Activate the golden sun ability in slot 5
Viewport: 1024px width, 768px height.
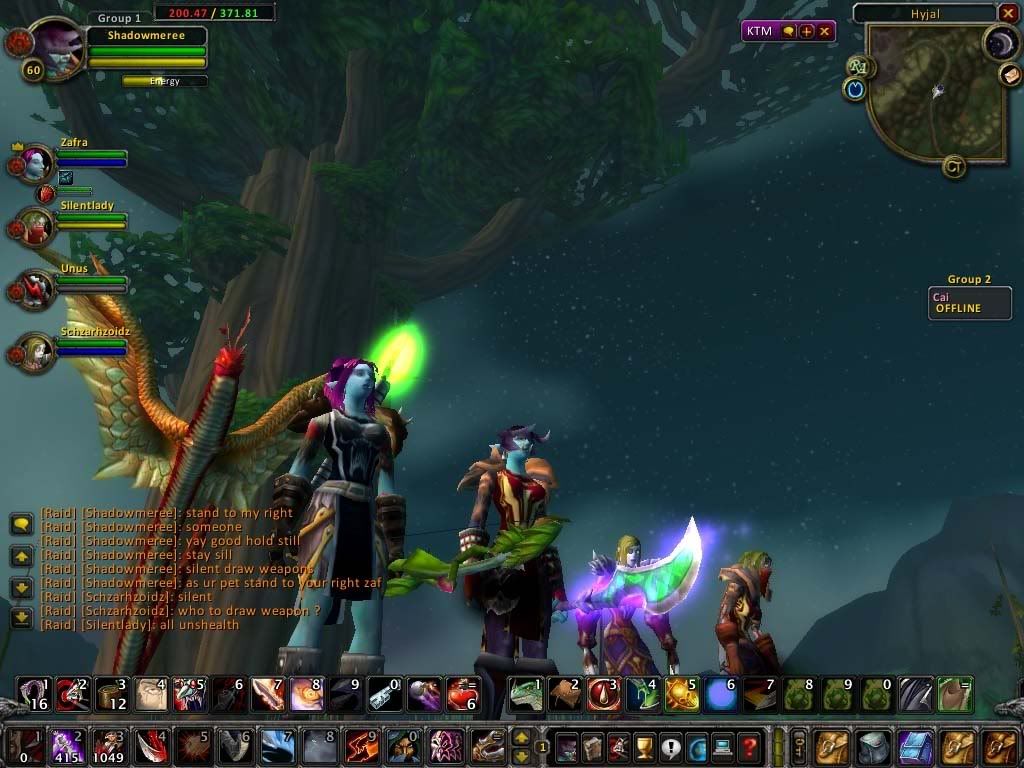[682, 694]
